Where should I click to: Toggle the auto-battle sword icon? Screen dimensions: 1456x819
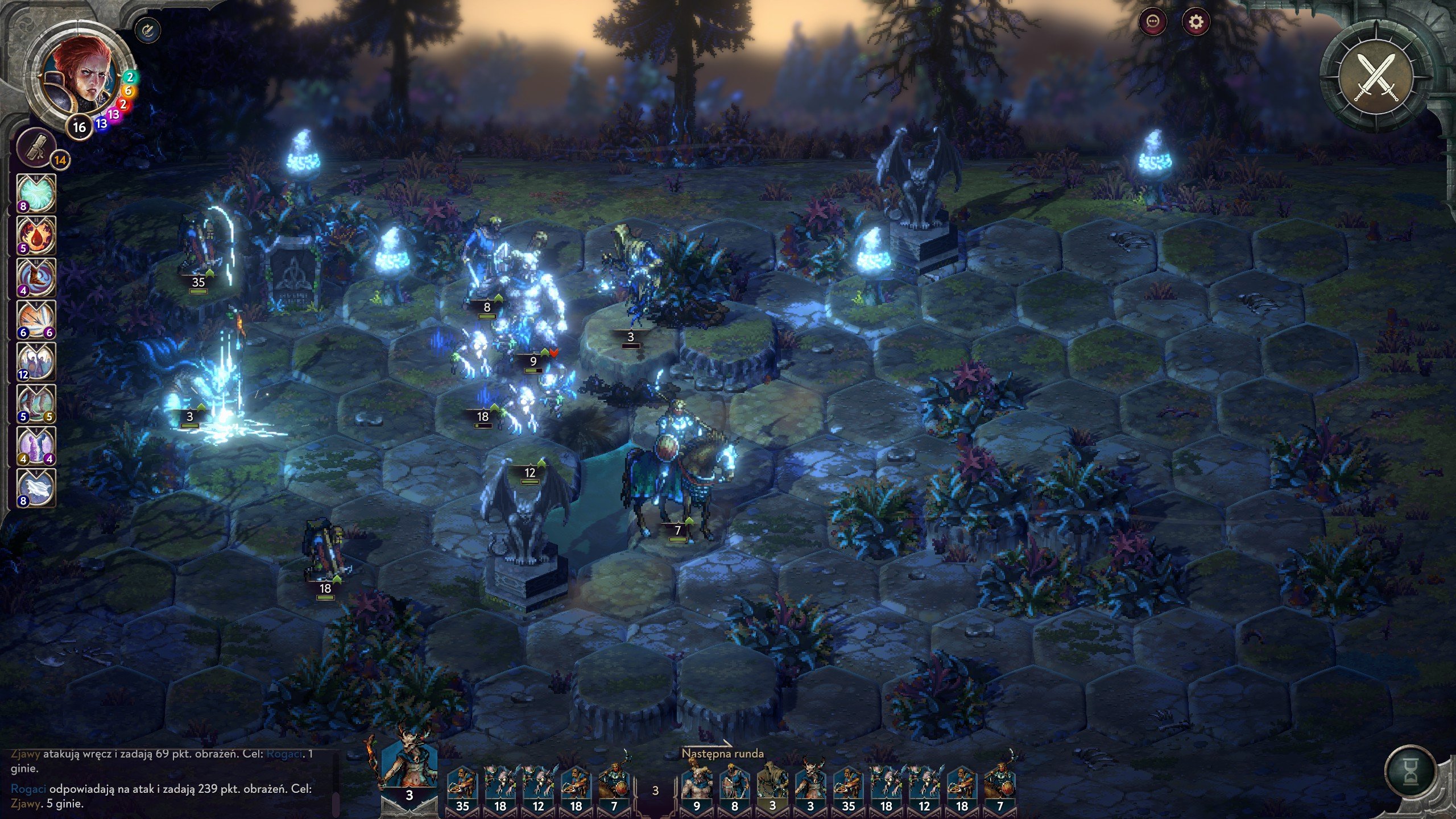[x=148, y=30]
